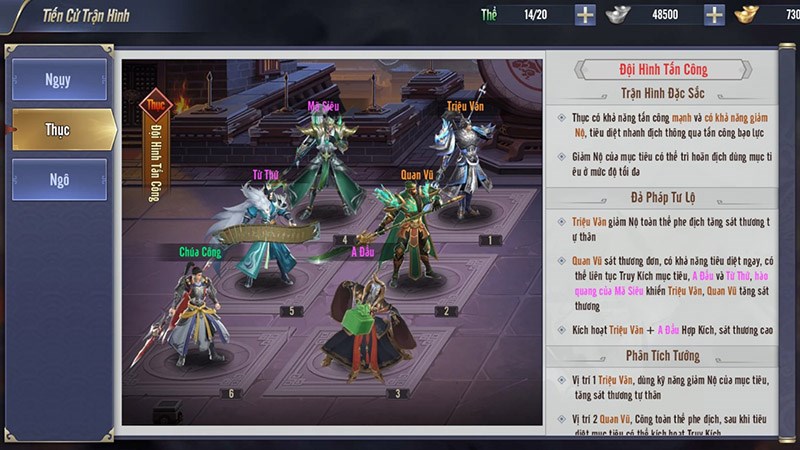Open the Ngô faction tab
Screen dimensions: 800x450
click(59, 180)
